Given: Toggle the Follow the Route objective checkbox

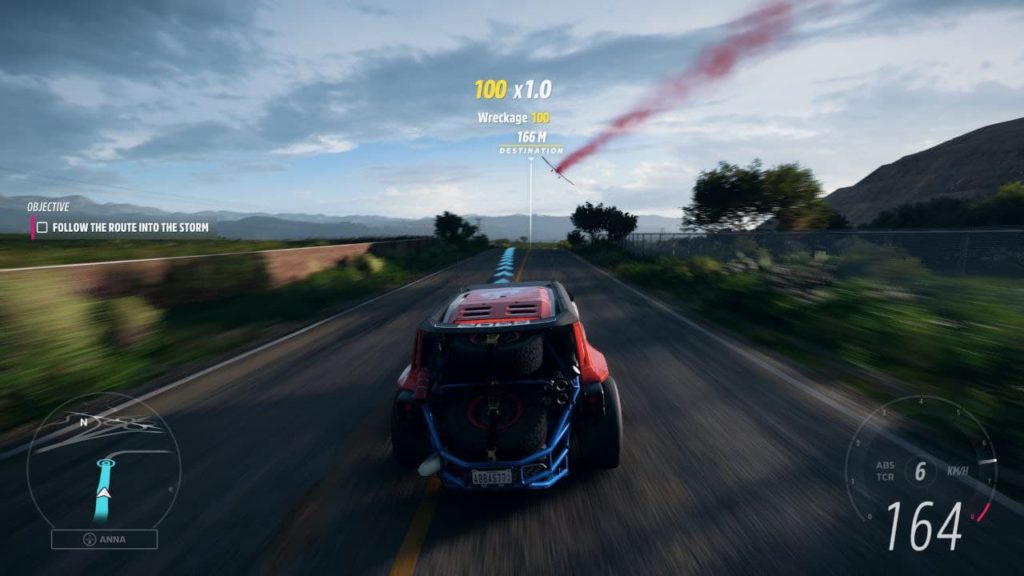Looking at the screenshot, I should point(42,228).
